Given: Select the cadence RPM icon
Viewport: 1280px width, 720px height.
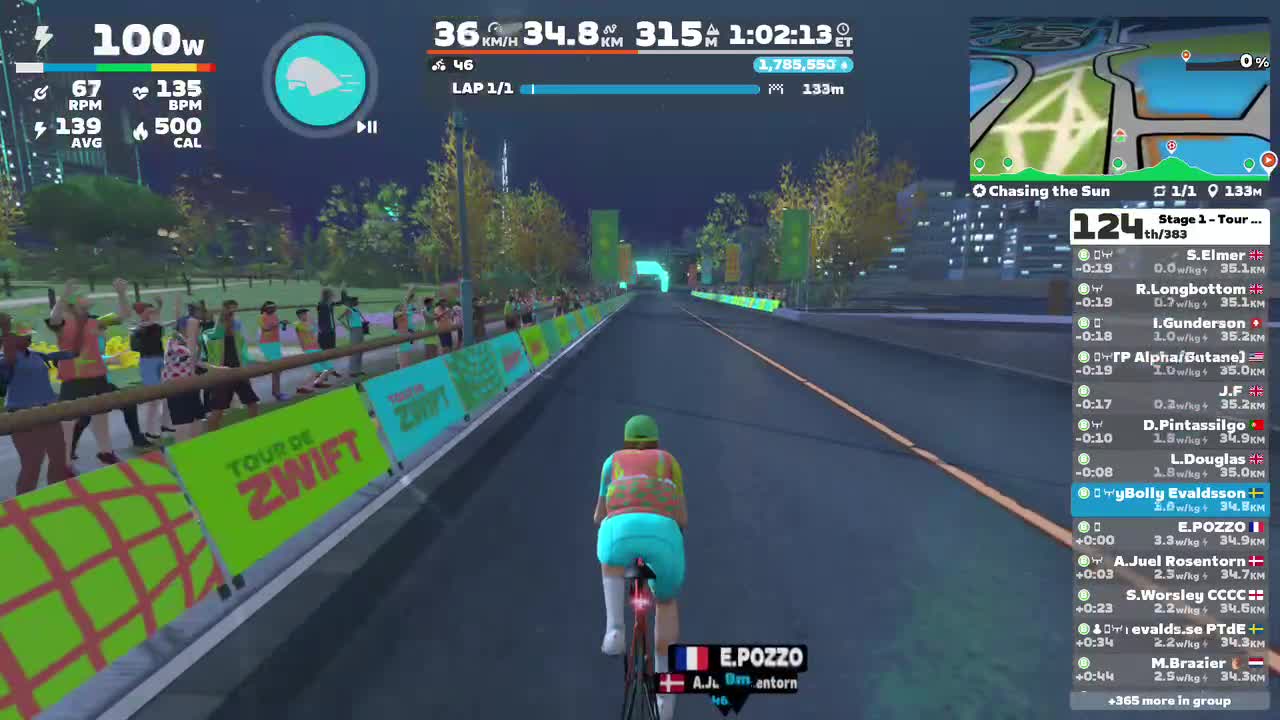Looking at the screenshot, I should pos(41,91).
